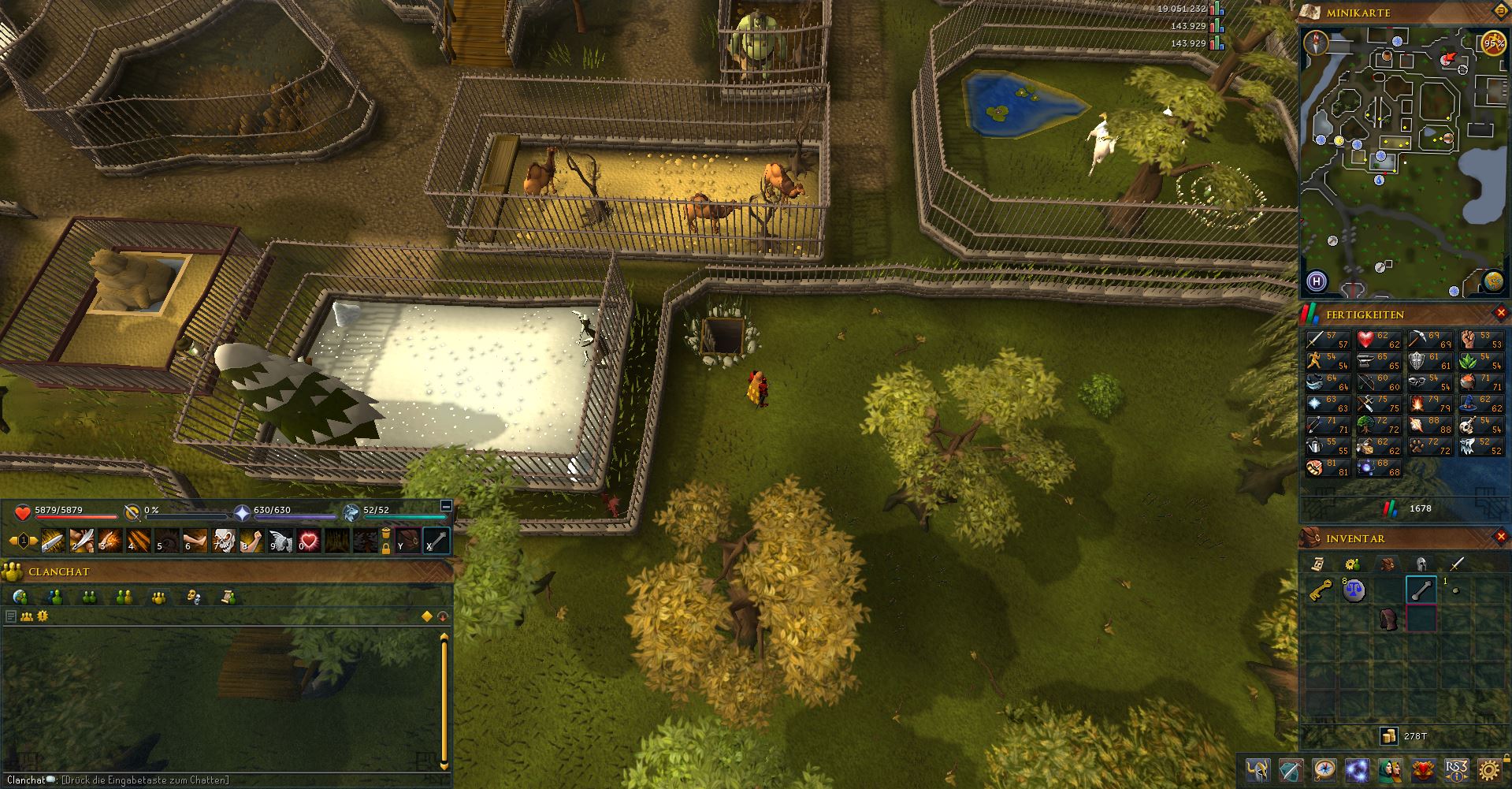Open the world map globe button

click(x=1493, y=281)
